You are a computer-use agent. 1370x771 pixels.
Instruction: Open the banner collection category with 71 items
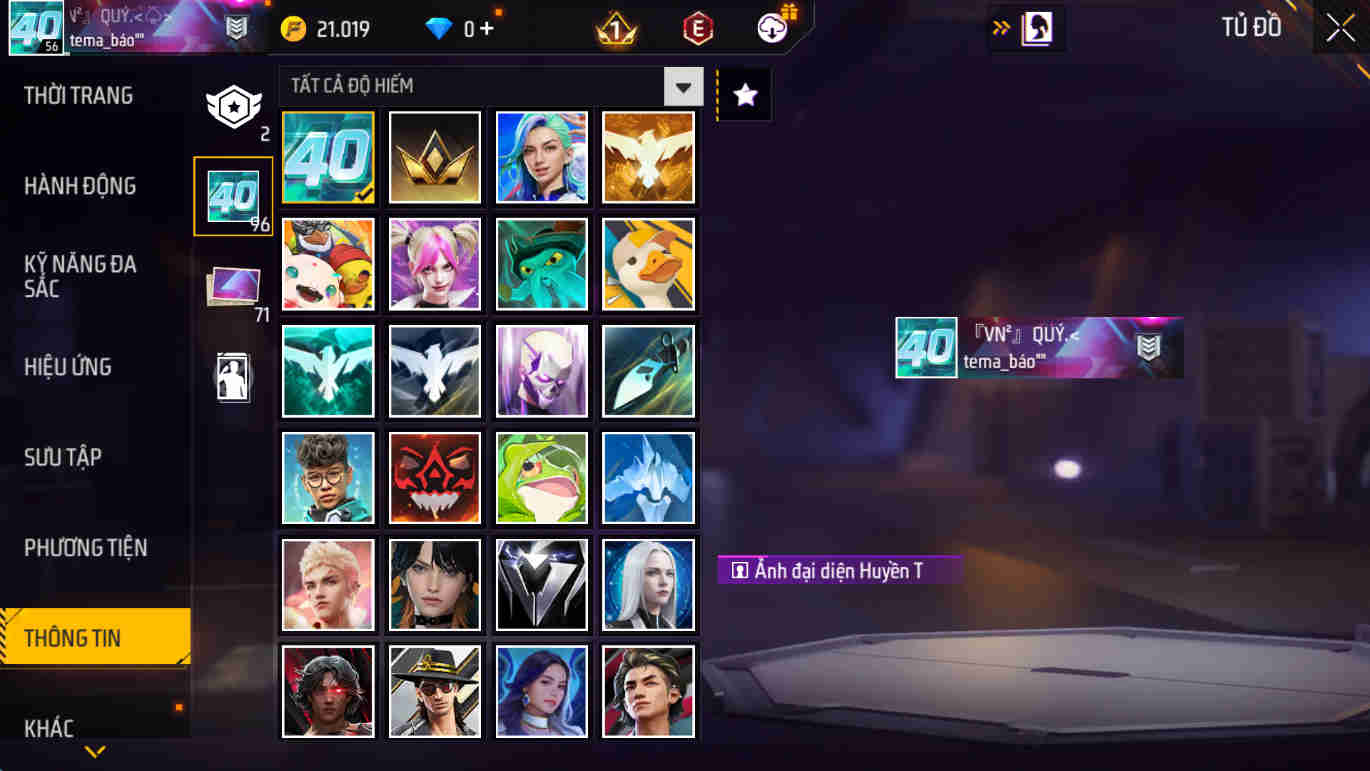click(x=233, y=283)
